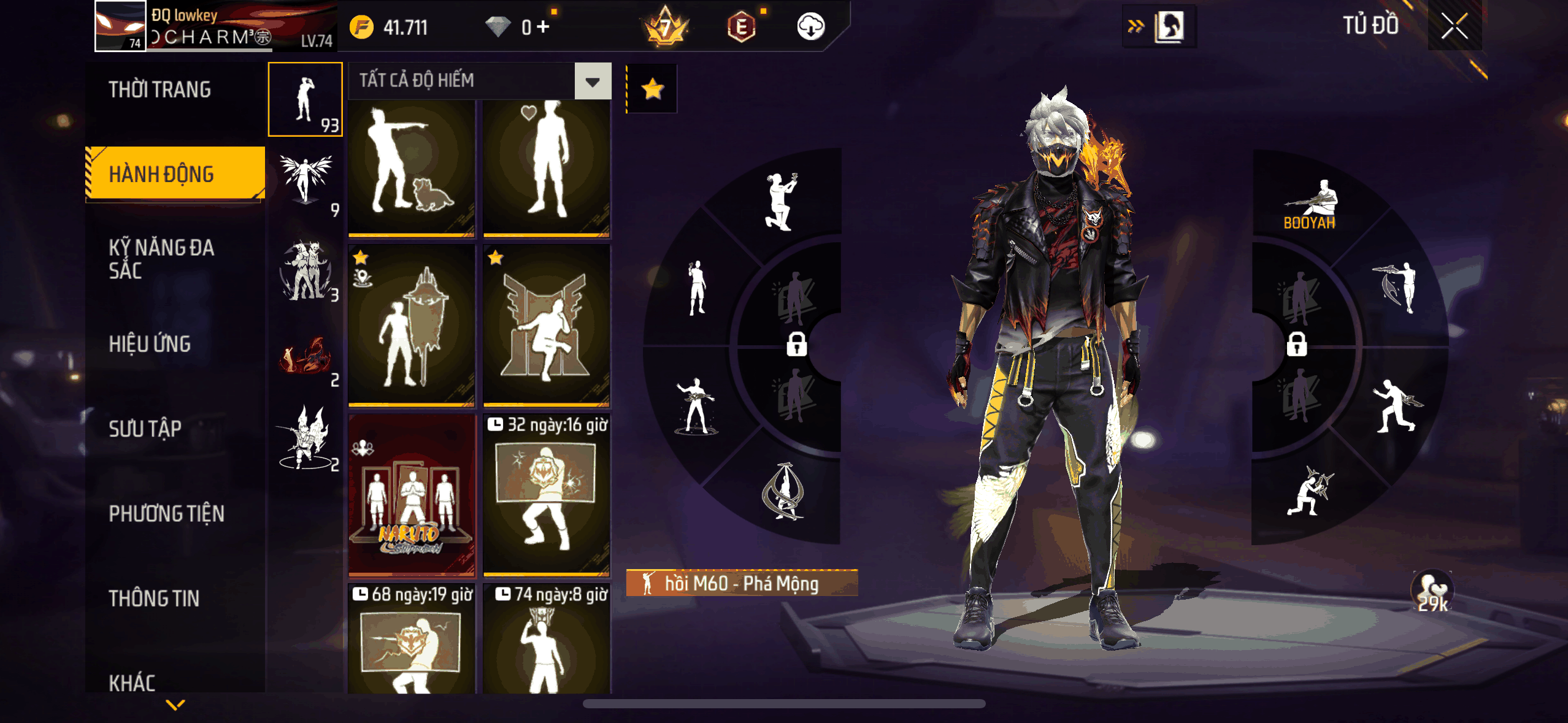
Task: Toggle the star favorites filter
Action: click(652, 90)
